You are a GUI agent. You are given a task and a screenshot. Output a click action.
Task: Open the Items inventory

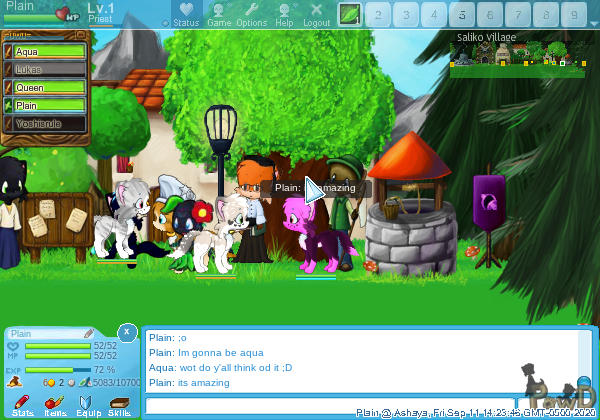pyautogui.click(x=56, y=405)
